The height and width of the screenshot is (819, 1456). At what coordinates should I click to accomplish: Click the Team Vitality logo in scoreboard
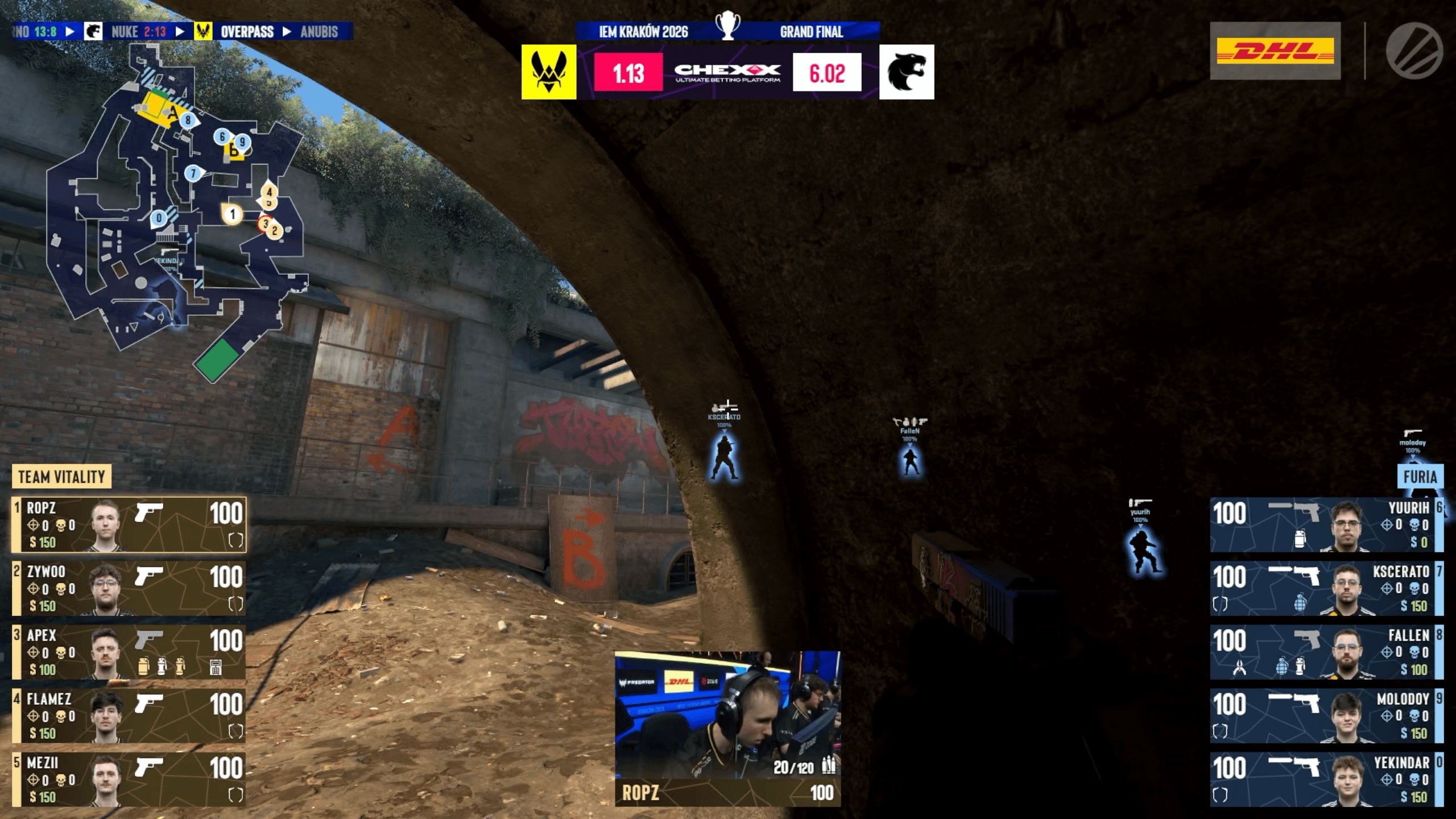tap(549, 72)
